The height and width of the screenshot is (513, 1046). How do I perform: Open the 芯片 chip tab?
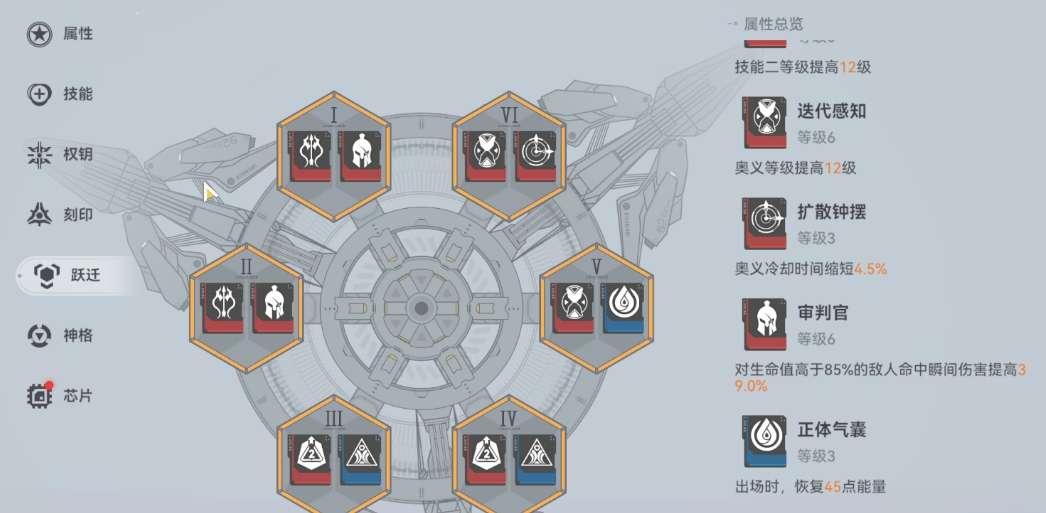(61, 395)
